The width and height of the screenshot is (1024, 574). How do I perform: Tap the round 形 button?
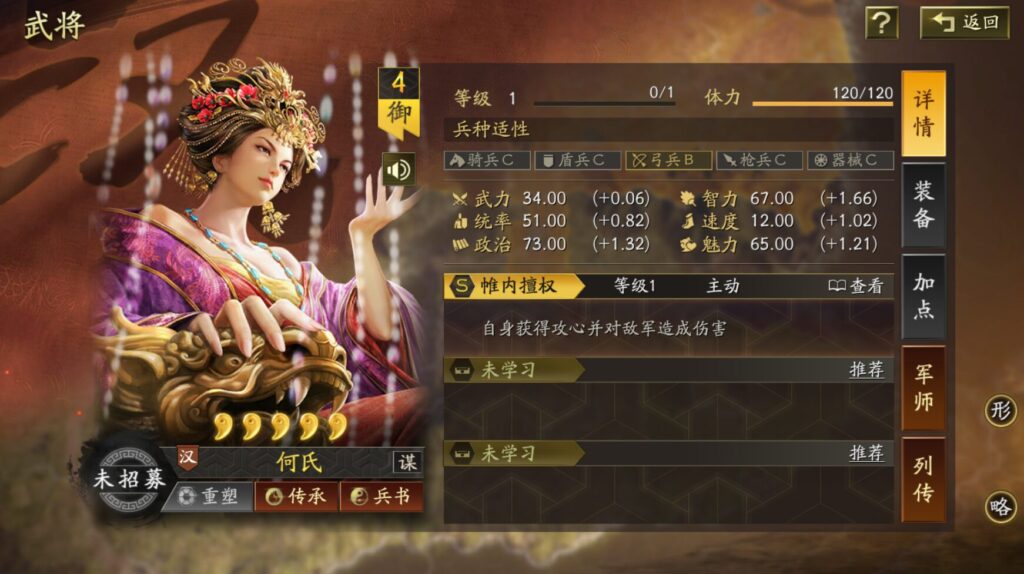1000,410
